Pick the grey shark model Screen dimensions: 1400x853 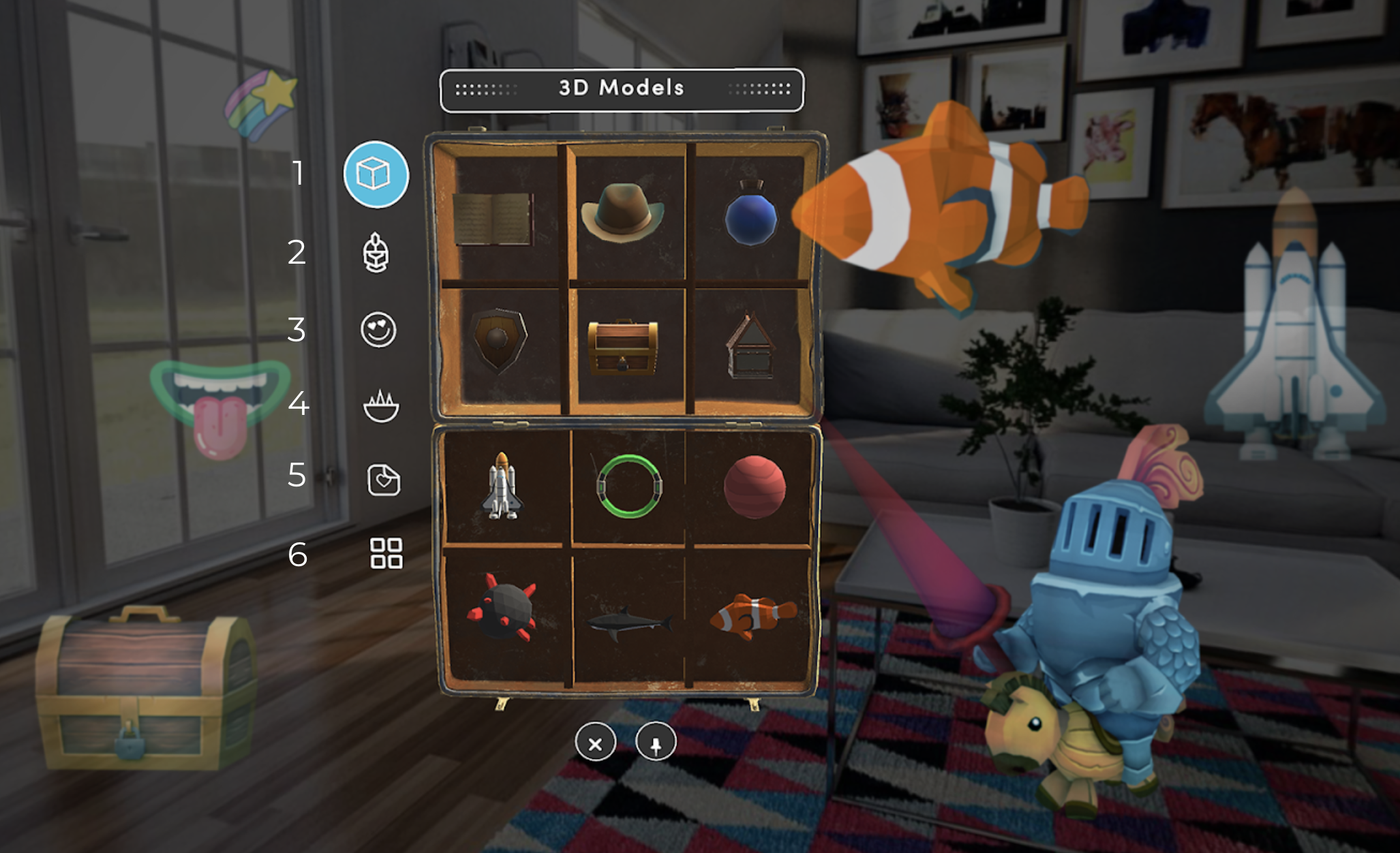tap(628, 621)
